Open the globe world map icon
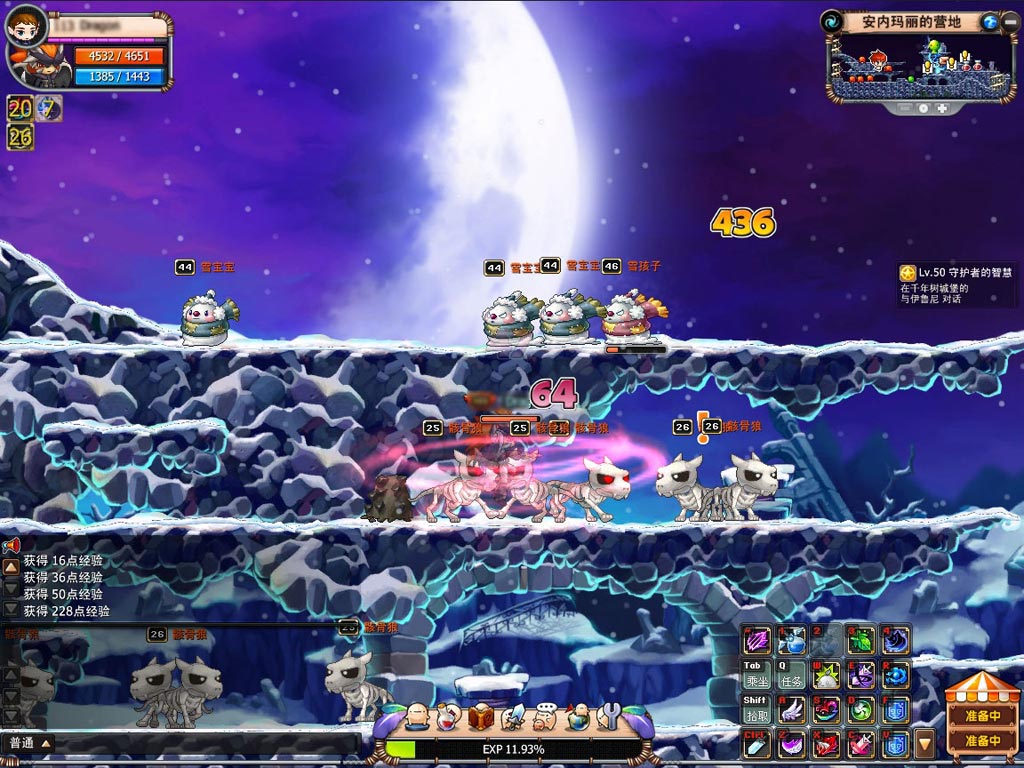The image size is (1024, 768). tap(577, 716)
